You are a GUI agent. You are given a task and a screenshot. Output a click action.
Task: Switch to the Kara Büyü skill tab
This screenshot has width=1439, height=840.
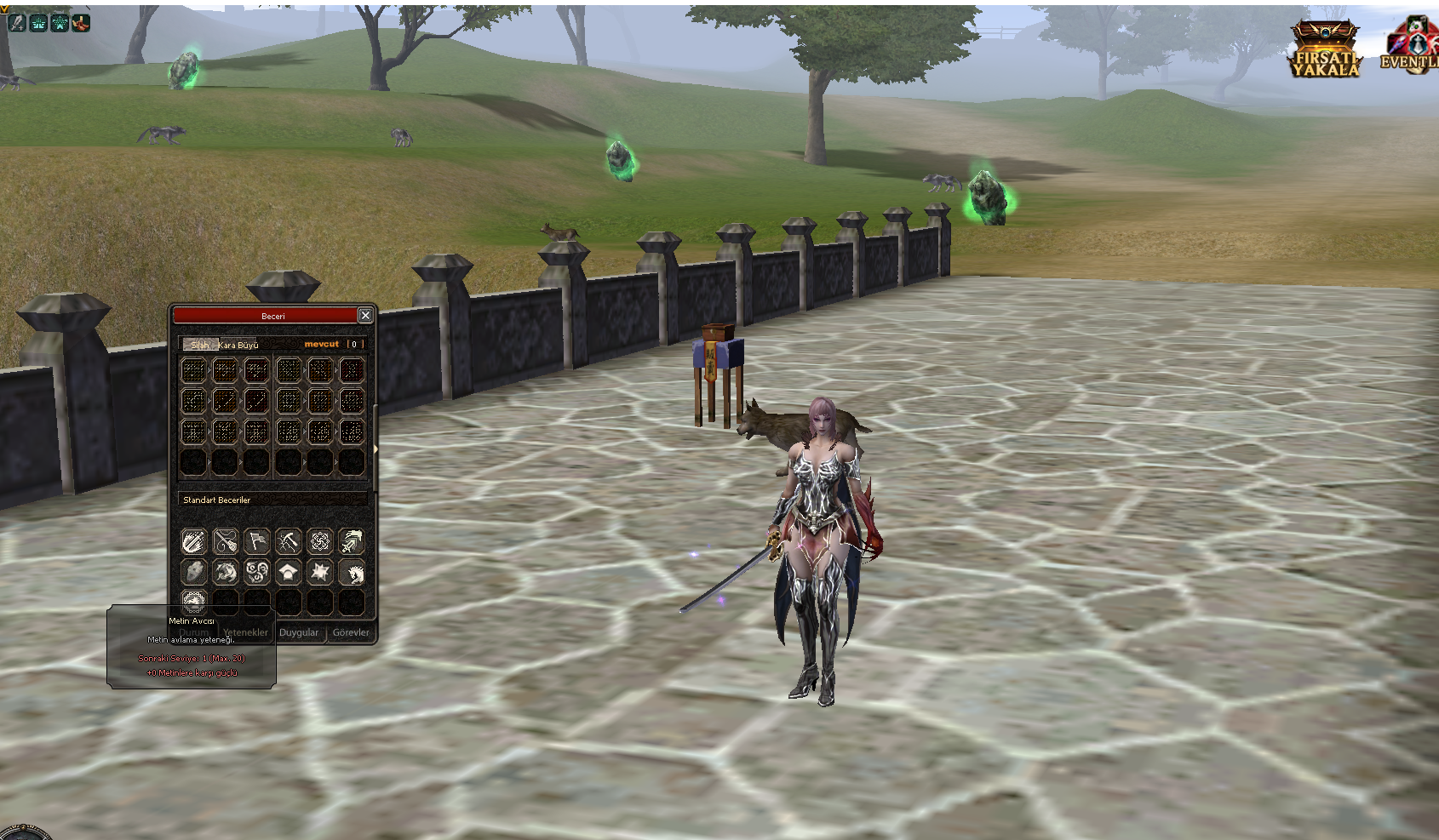[x=239, y=345]
